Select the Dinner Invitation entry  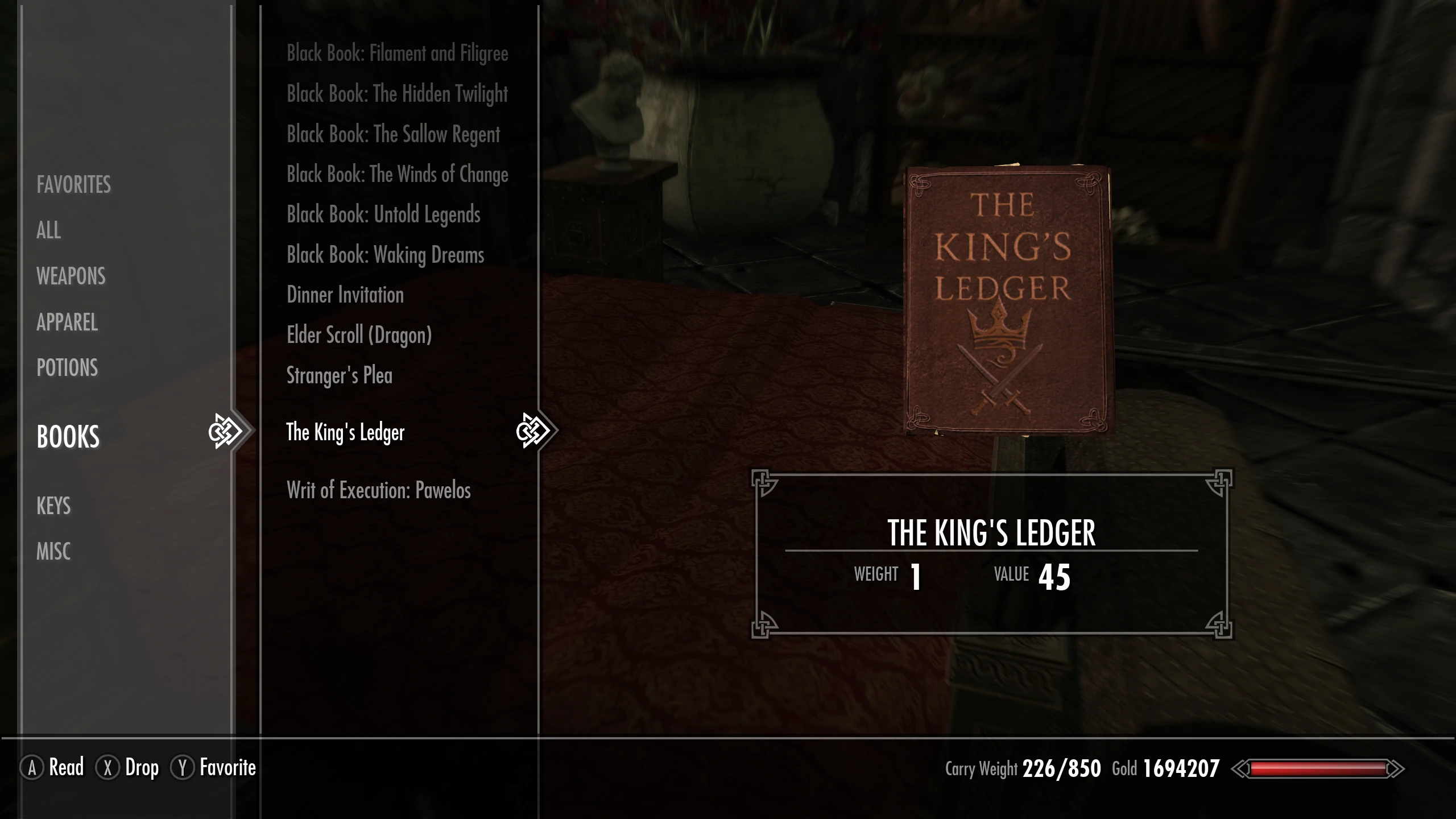click(x=345, y=295)
